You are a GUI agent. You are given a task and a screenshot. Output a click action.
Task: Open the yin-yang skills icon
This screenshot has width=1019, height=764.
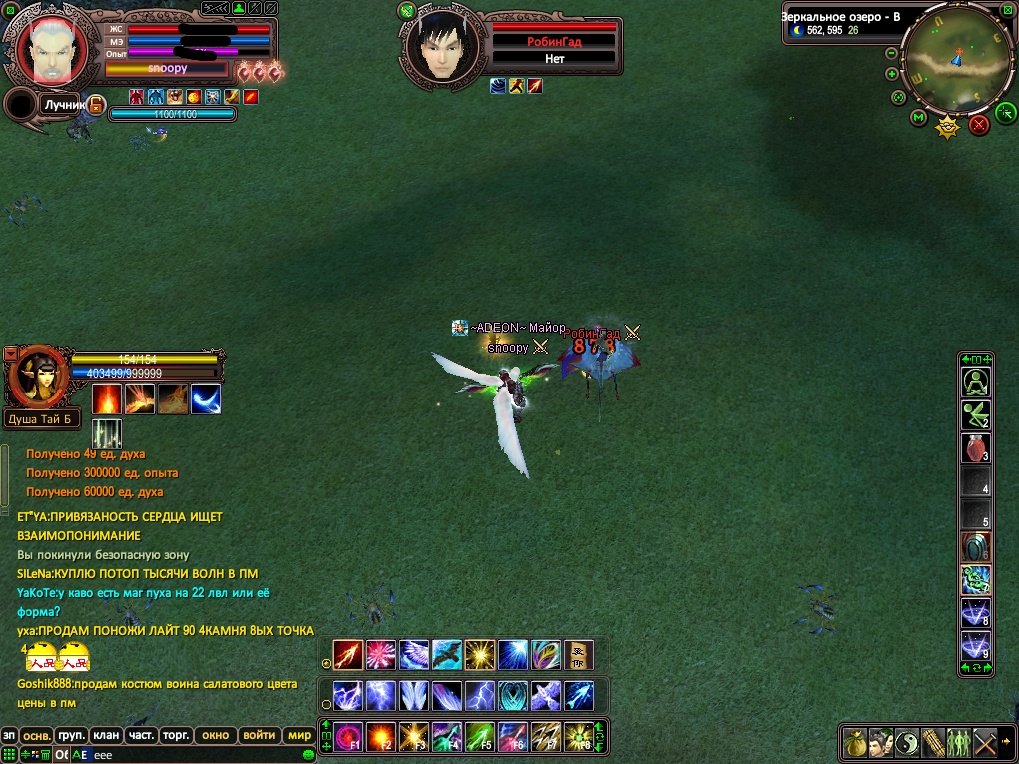coord(907,742)
